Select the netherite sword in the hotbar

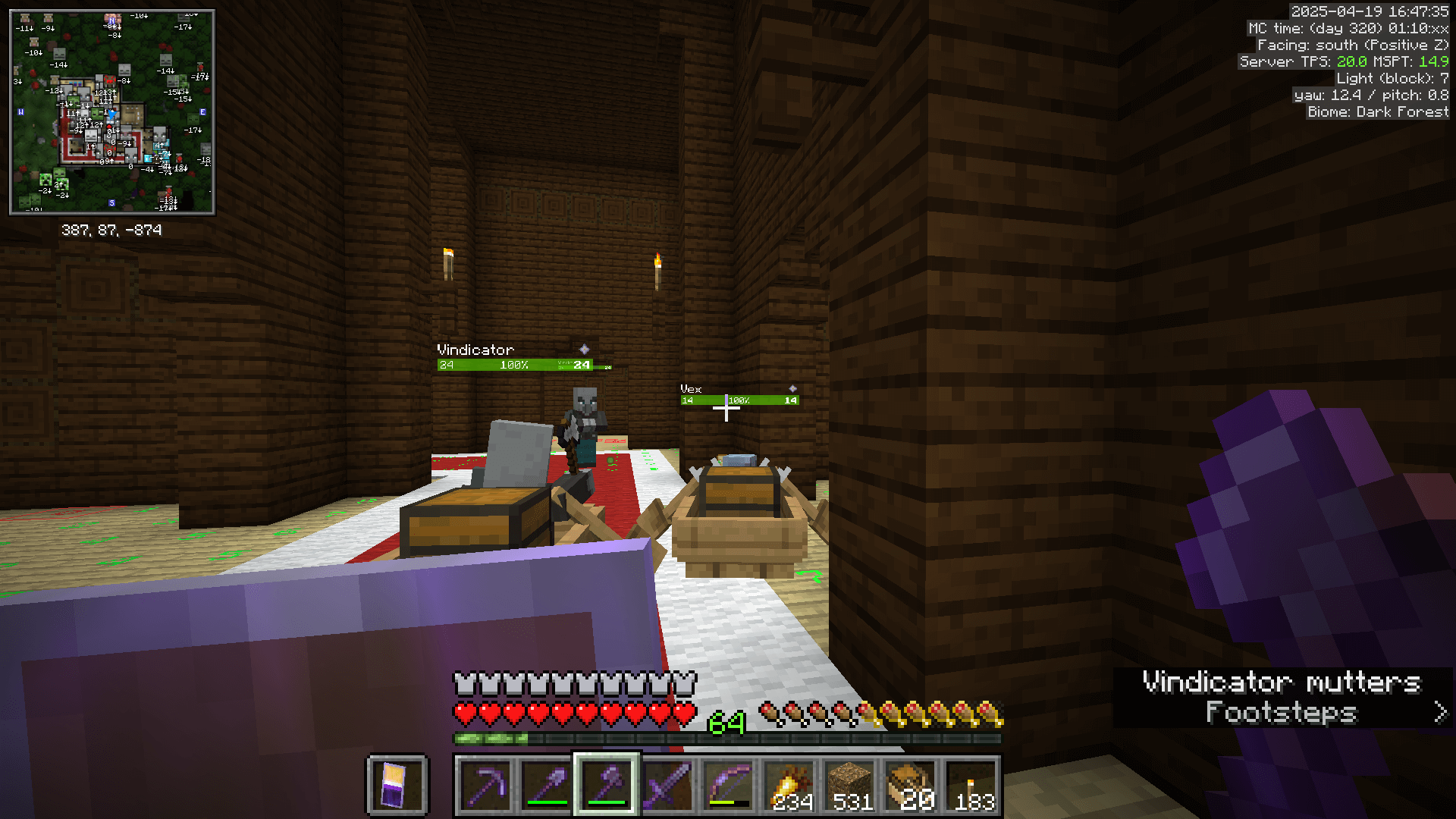pyautogui.click(x=666, y=785)
